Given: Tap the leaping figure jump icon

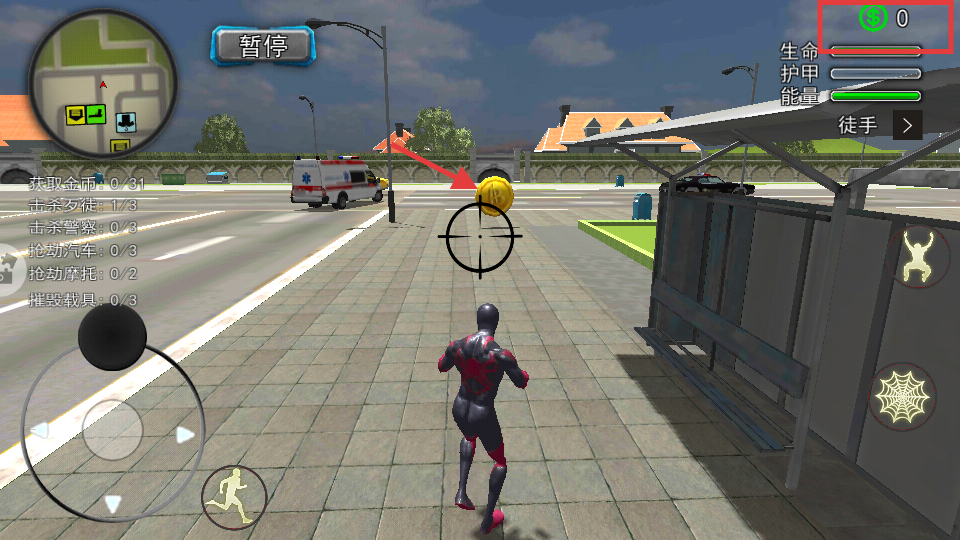Looking at the screenshot, I should (x=920, y=256).
